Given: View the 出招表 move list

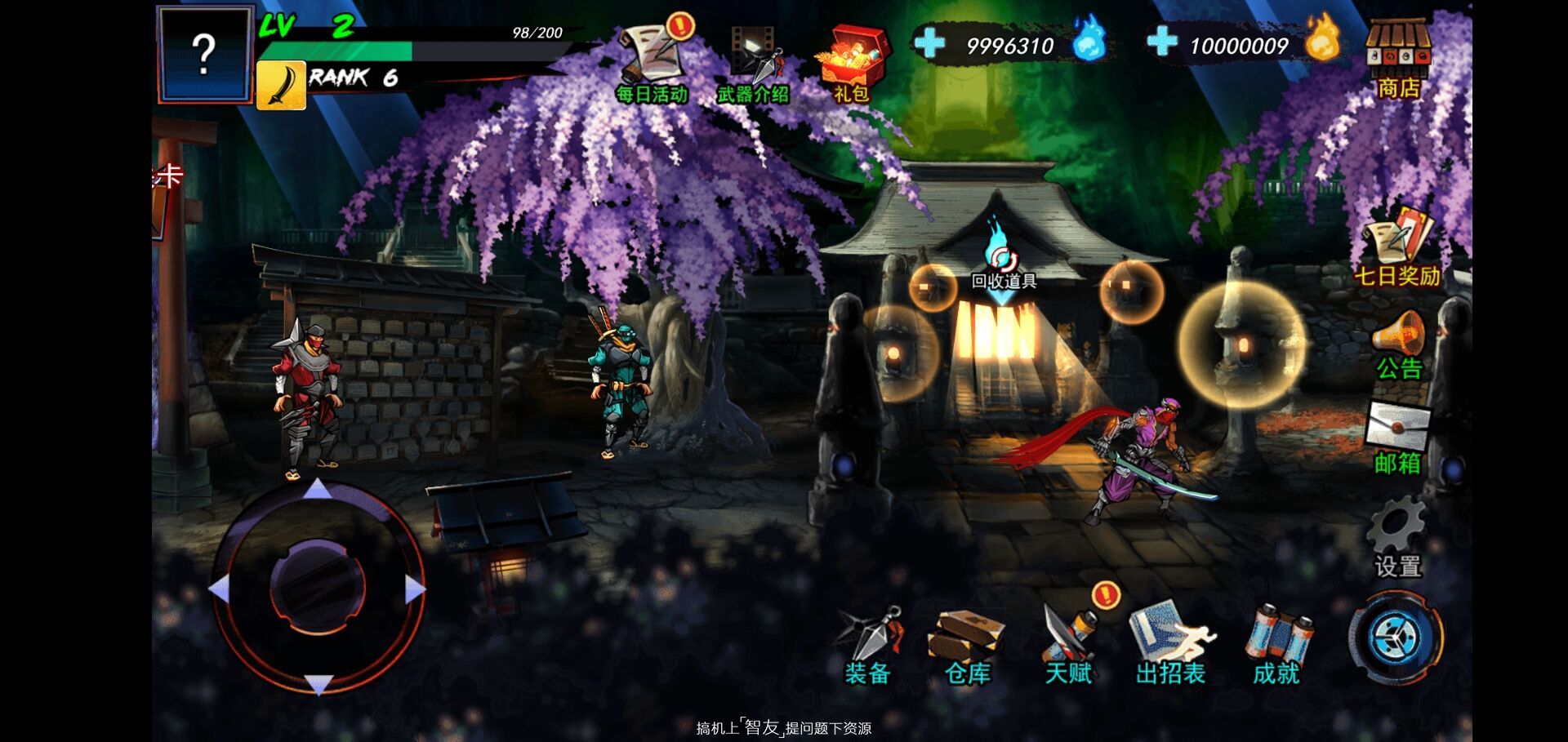Looking at the screenshot, I should [1170, 645].
